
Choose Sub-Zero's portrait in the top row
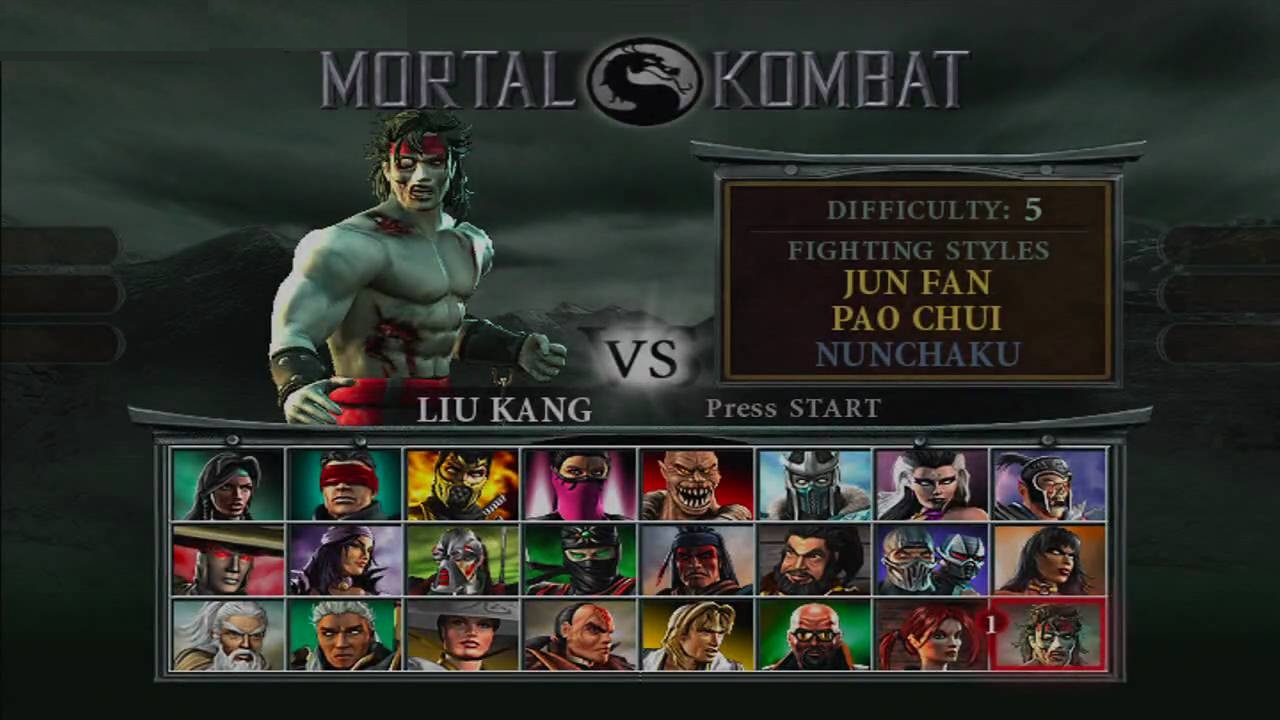(x=814, y=485)
